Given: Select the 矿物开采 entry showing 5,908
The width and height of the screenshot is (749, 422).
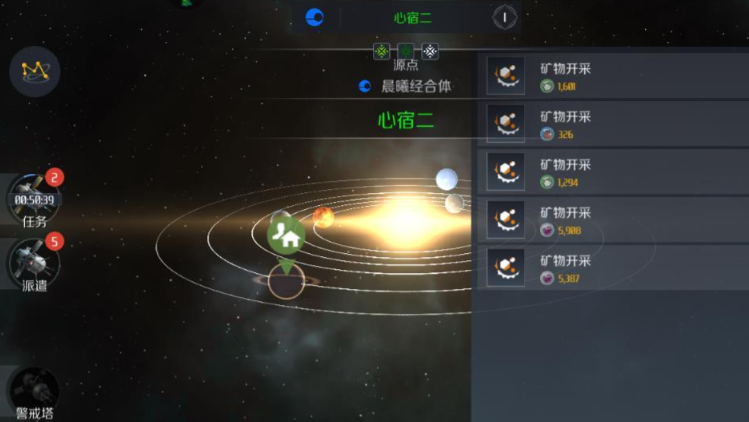Looking at the screenshot, I should tap(611, 220).
